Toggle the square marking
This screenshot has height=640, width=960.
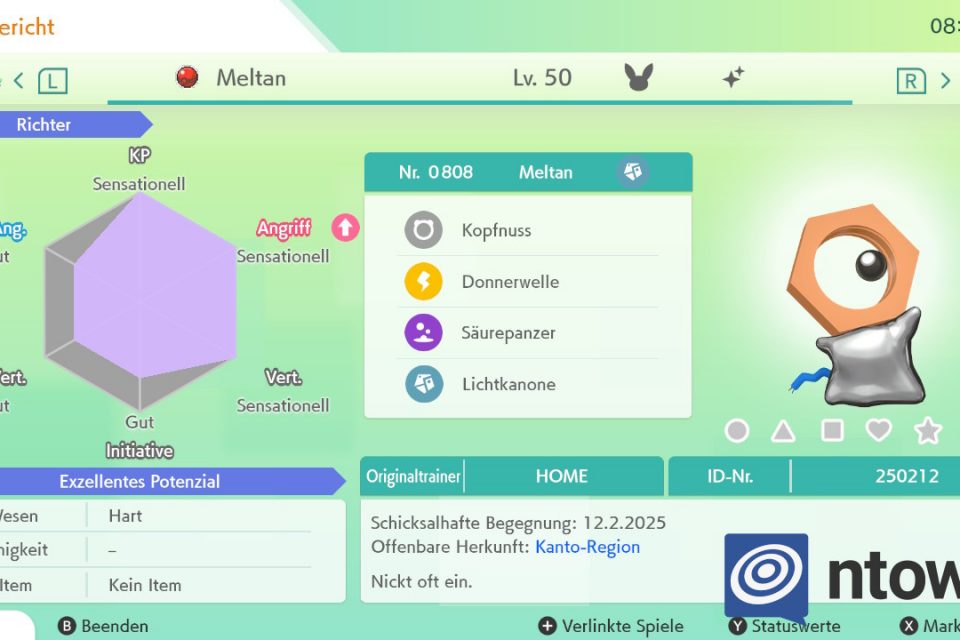832,431
